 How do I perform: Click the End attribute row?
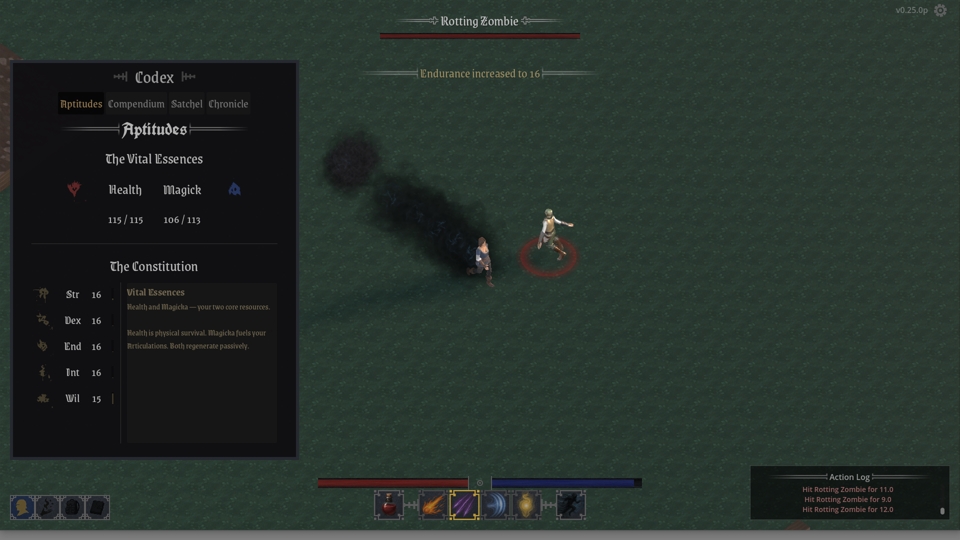(72, 347)
